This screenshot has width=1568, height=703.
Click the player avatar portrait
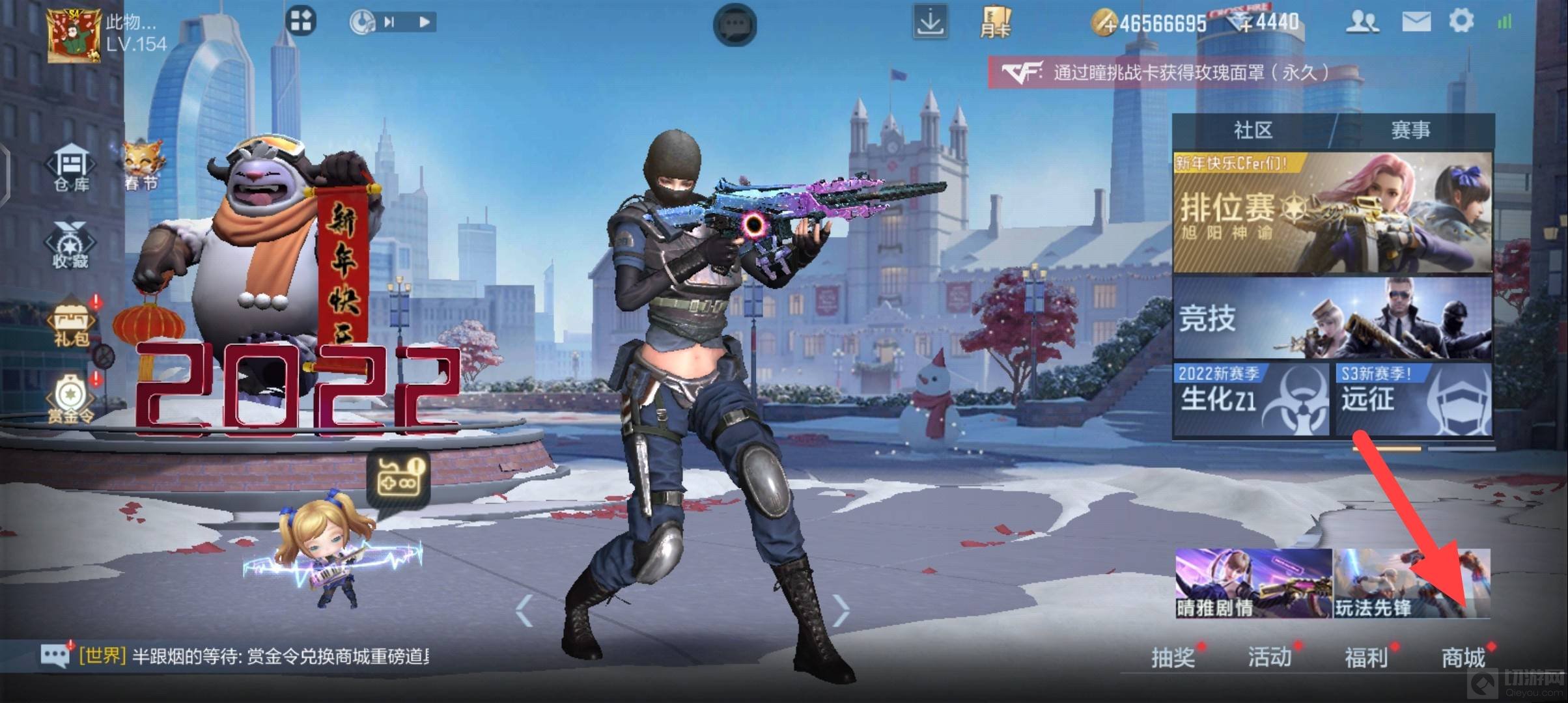(x=74, y=36)
